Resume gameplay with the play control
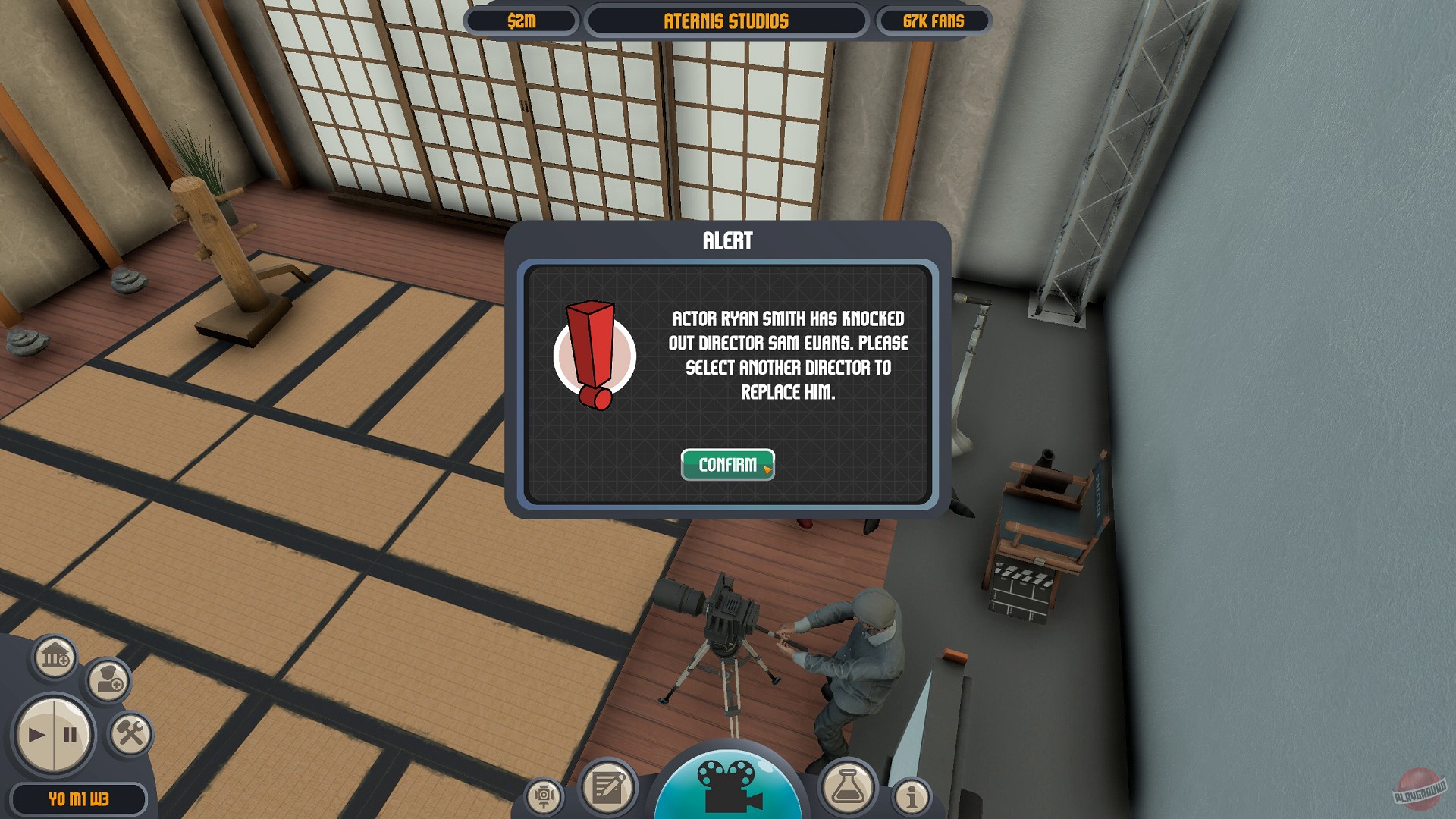This screenshot has height=819, width=1456. point(36,734)
